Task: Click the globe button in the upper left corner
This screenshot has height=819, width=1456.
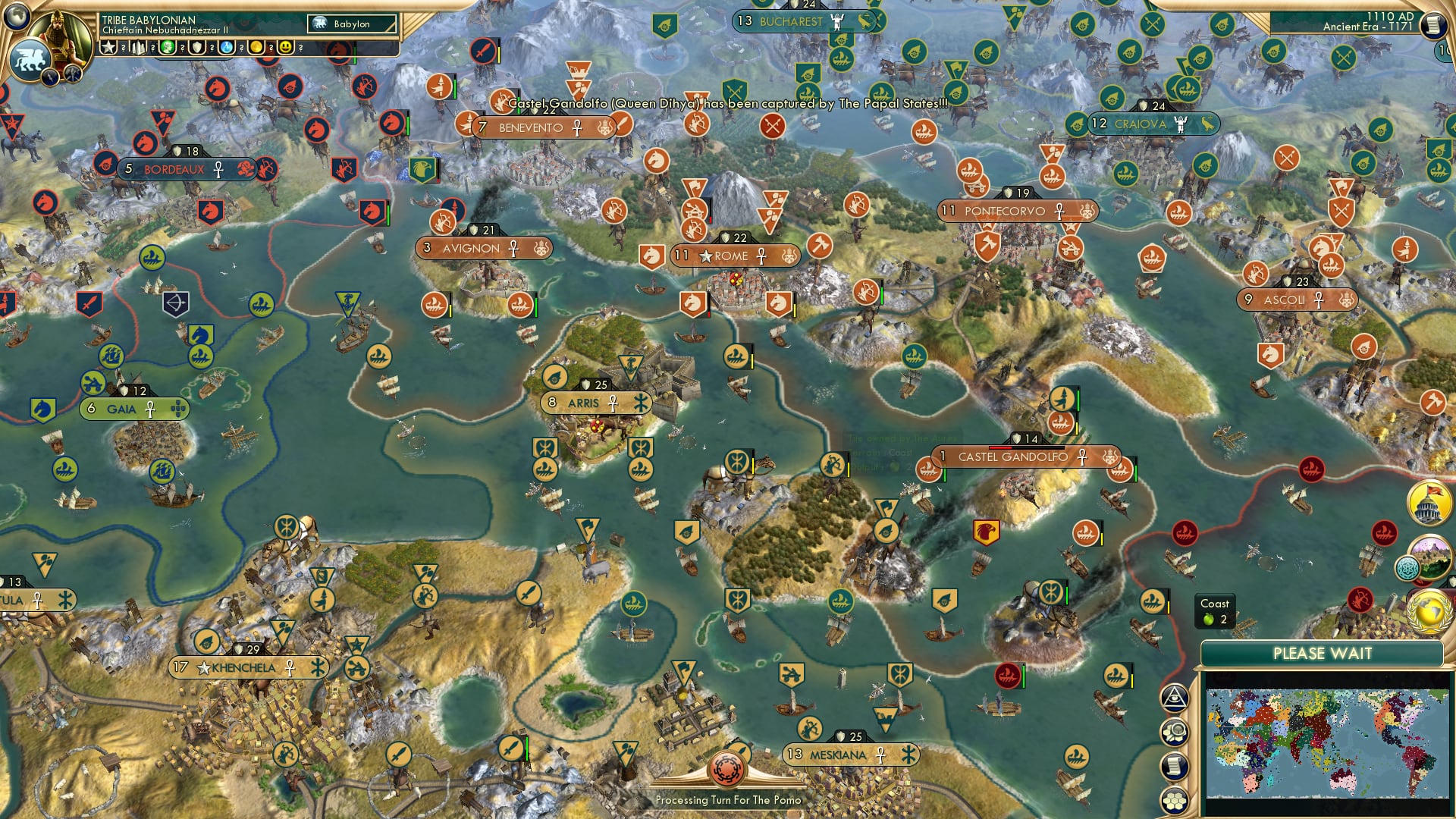Action: pyautogui.click(x=18, y=17)
